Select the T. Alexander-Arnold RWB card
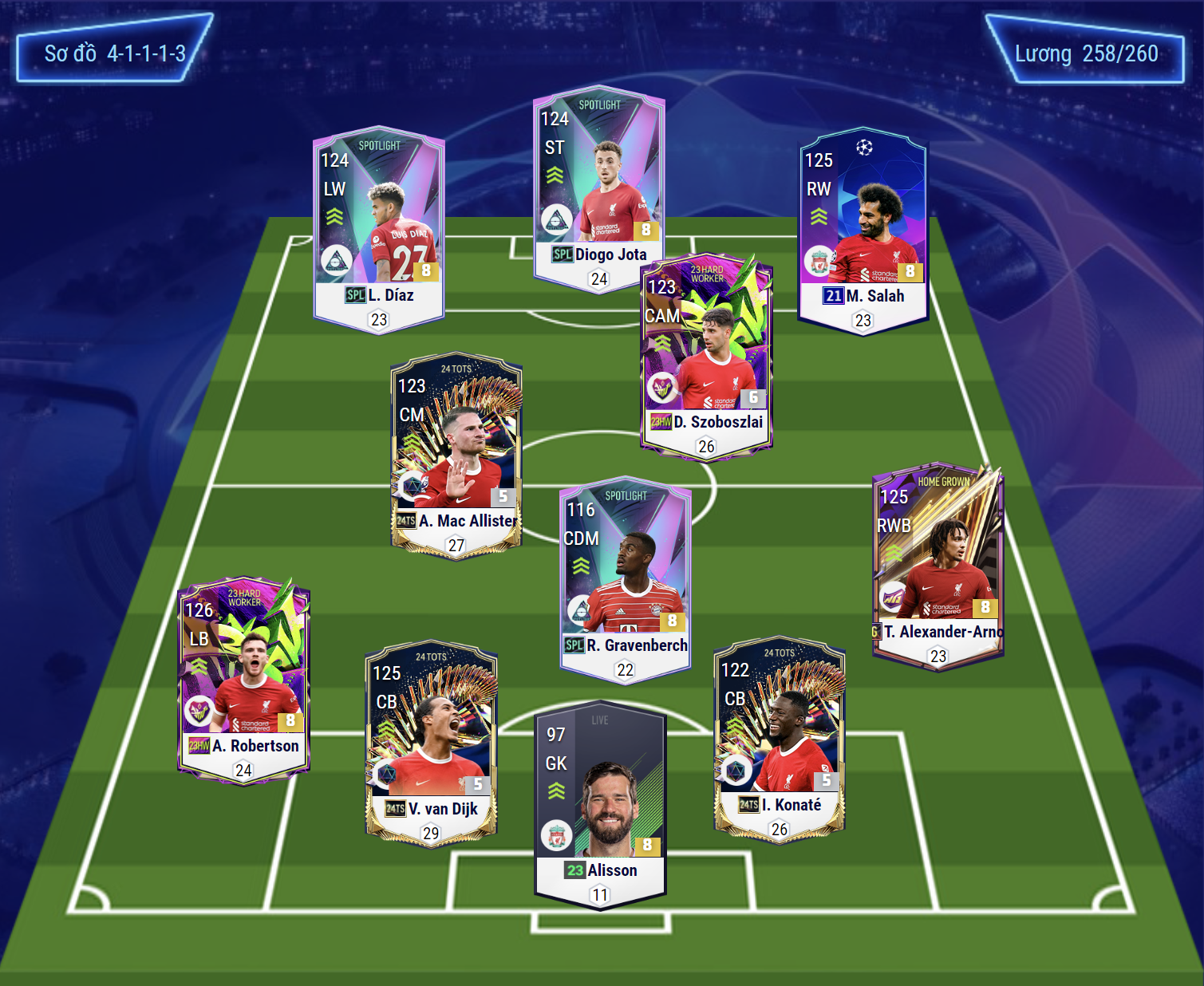This screenshot has width=1204, height=986. coord(938,566)
